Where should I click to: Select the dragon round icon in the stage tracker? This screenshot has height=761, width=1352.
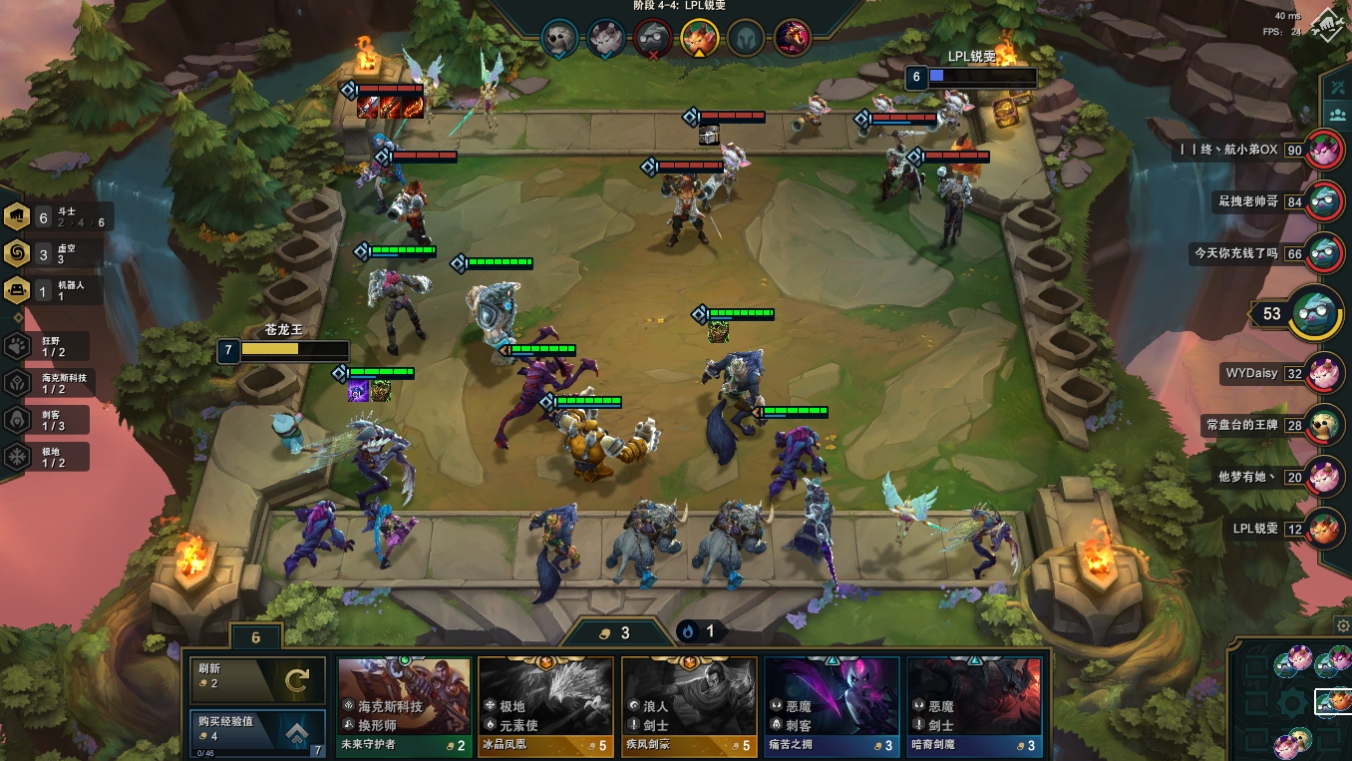(792, 39)
